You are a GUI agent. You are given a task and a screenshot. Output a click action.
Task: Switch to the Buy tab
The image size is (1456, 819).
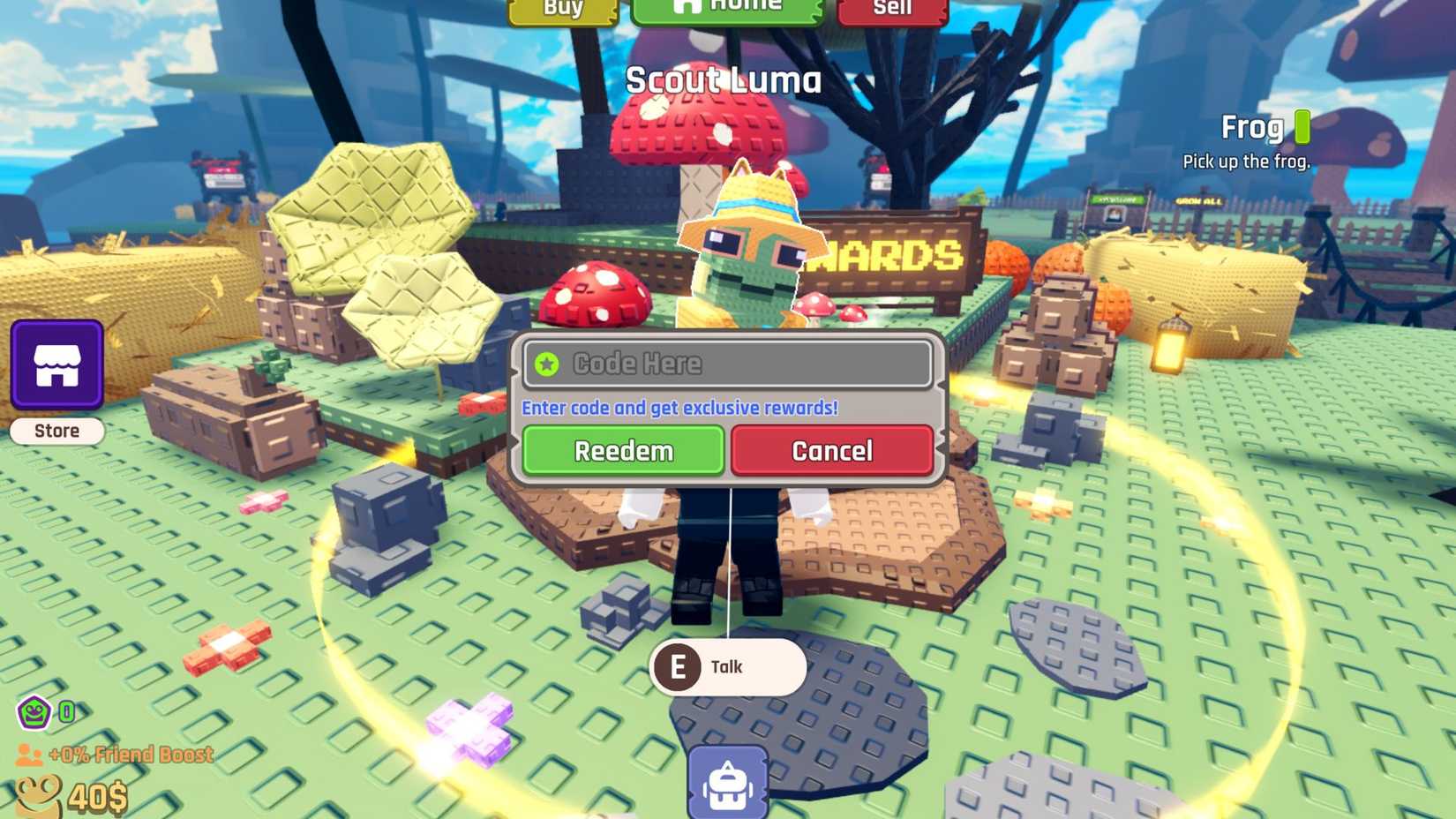[563, 9]
